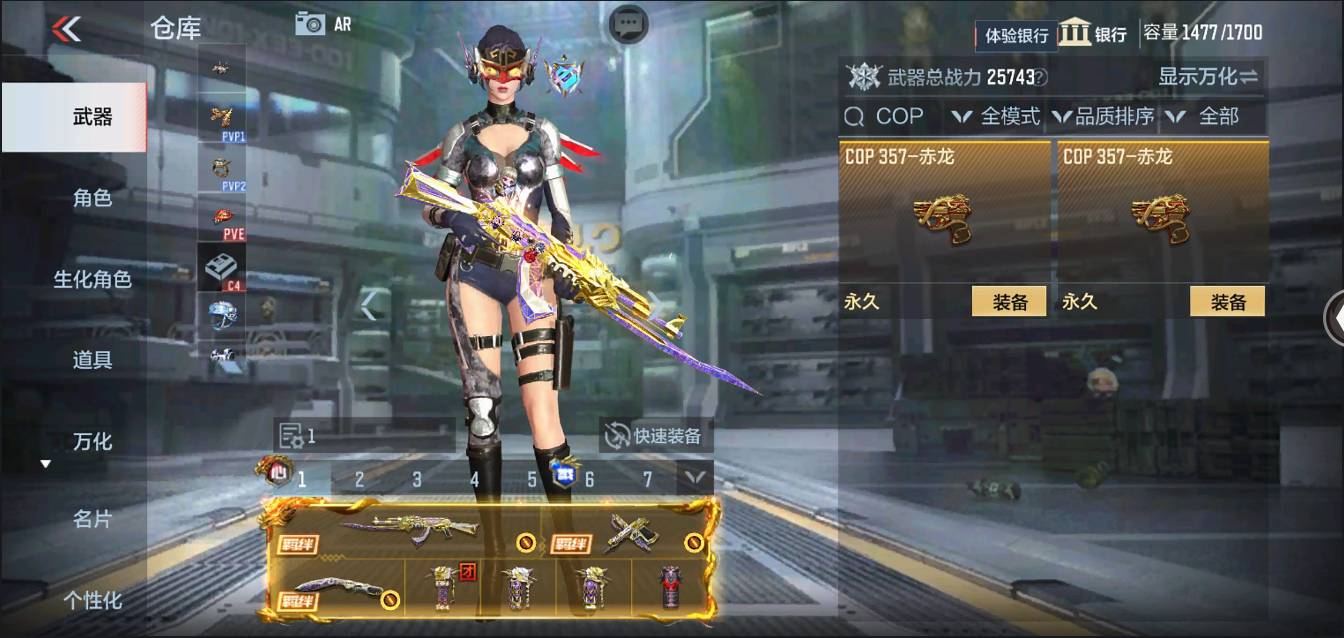Choose the 个性化 tab

[x=92, y=600]
